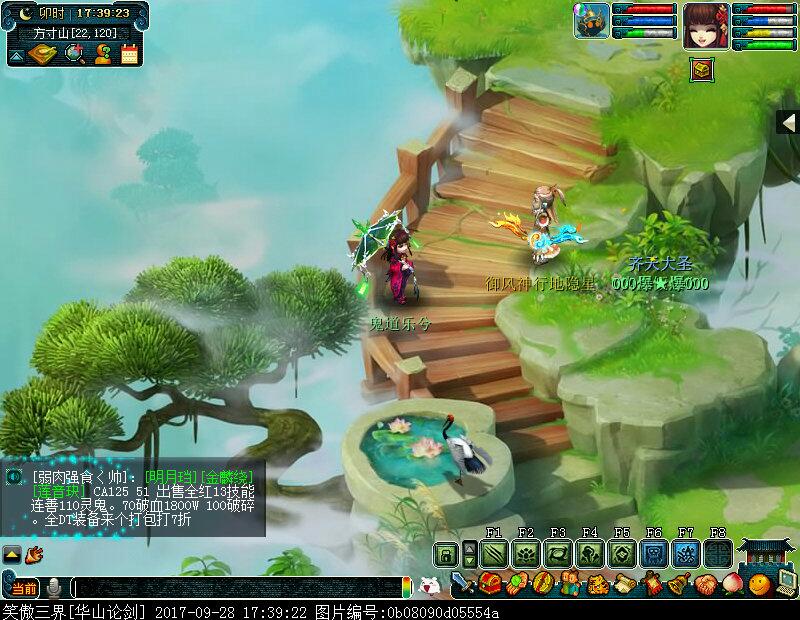Toggle the hotbar lock button
This screenshot has height=620, width=800.
point(445,553)
